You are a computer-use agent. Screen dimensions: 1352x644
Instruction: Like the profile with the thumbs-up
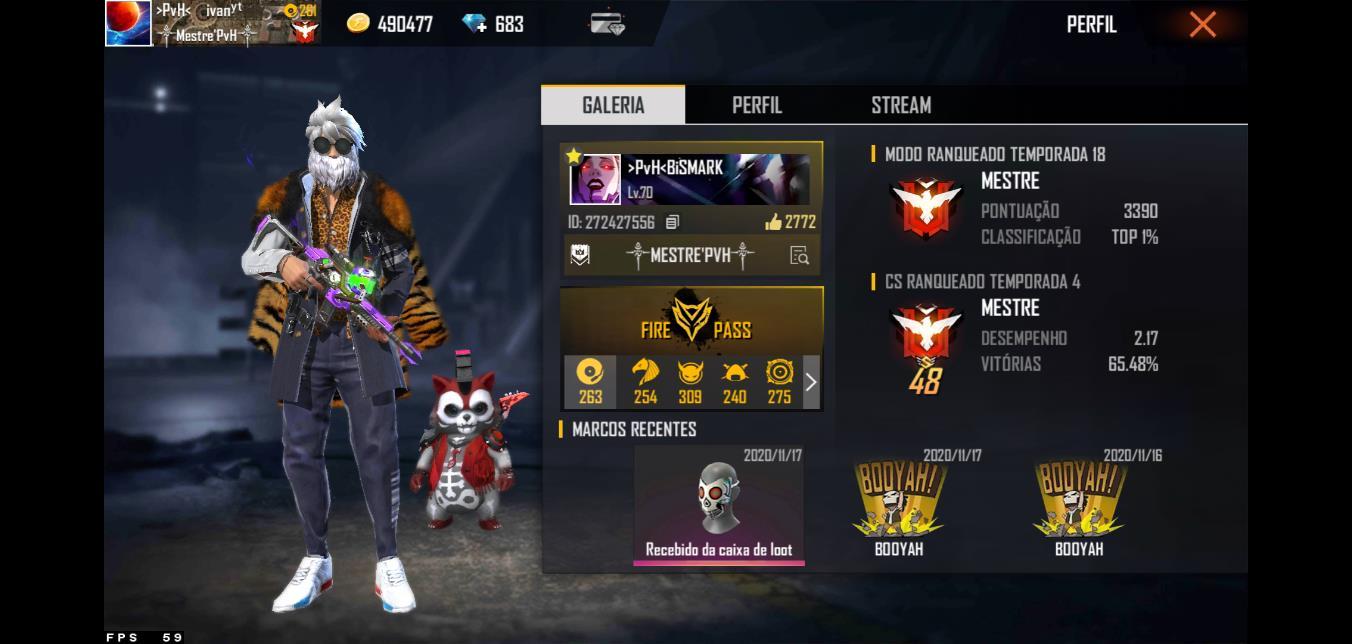tap(773, 222)
